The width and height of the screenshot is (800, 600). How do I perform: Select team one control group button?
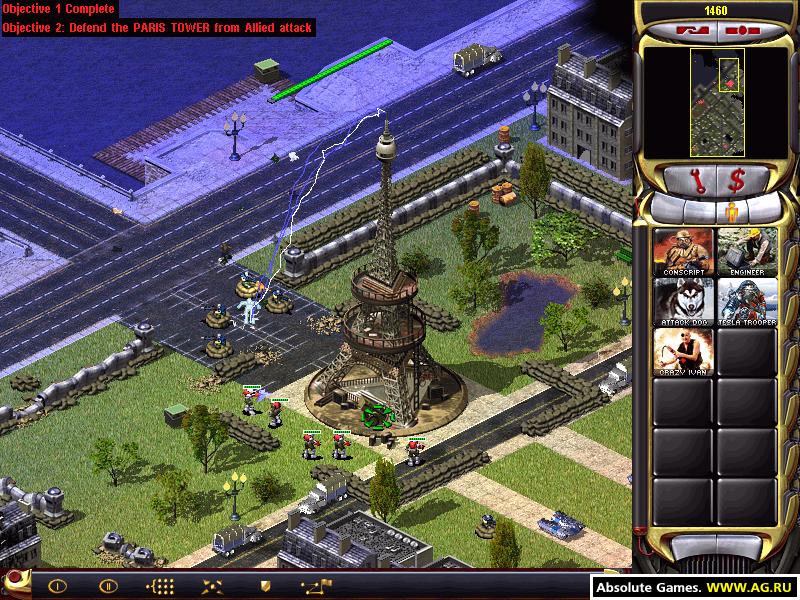point(57,586)
